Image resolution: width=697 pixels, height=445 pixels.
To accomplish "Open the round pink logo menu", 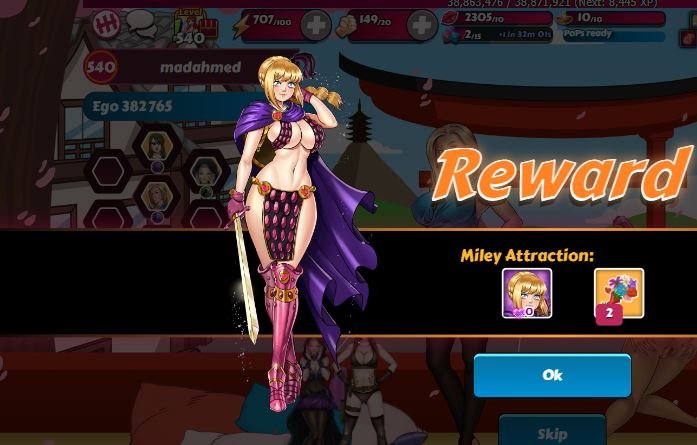I will (x=106, y=24).
